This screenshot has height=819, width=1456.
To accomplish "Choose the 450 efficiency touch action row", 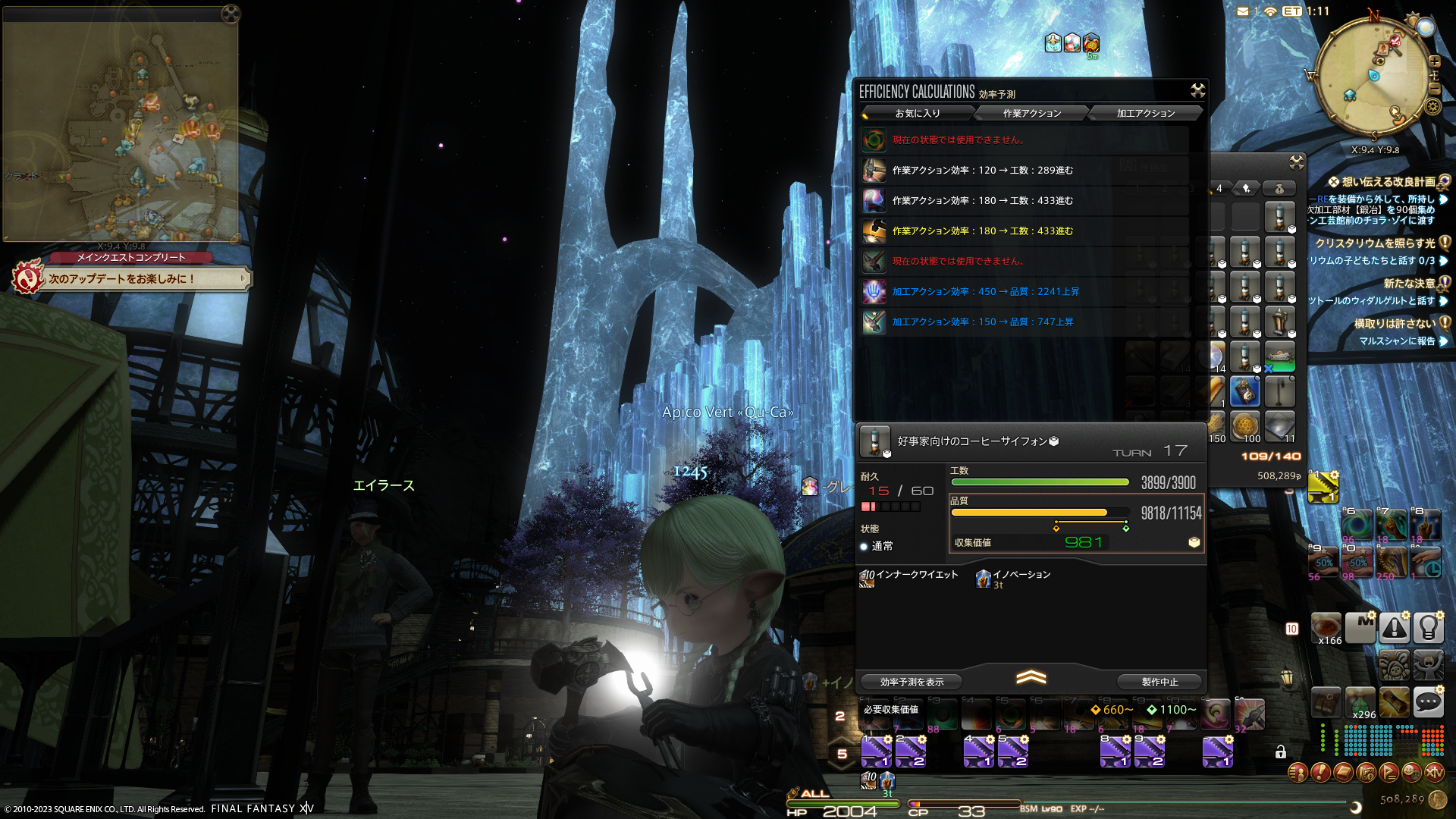I will tap(986, 291).
